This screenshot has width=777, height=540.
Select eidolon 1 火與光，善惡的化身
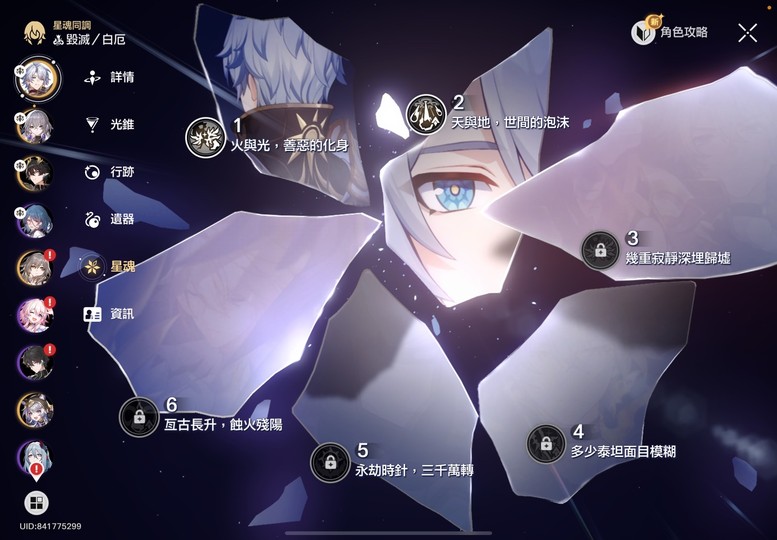(206, 137)
